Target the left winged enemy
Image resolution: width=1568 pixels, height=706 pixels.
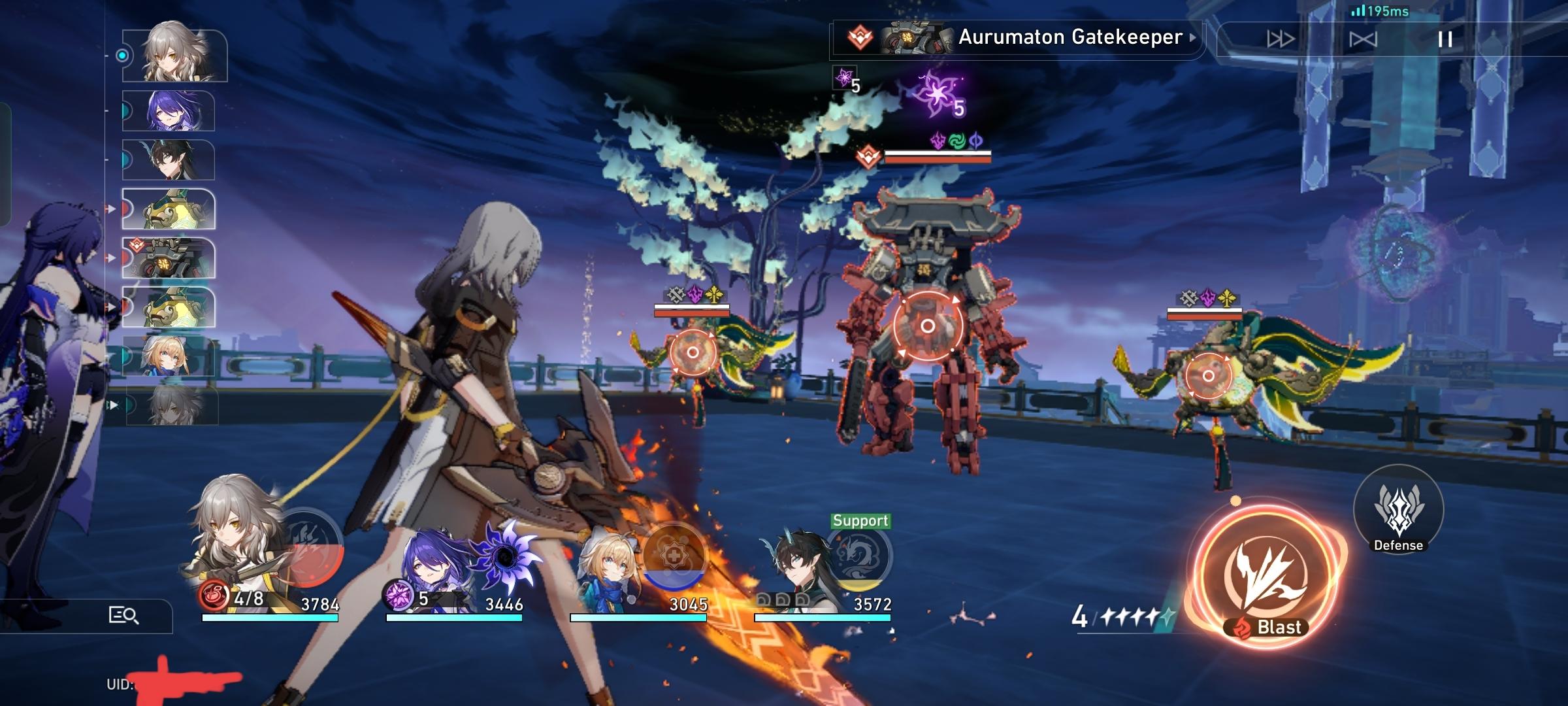point(693,353)
